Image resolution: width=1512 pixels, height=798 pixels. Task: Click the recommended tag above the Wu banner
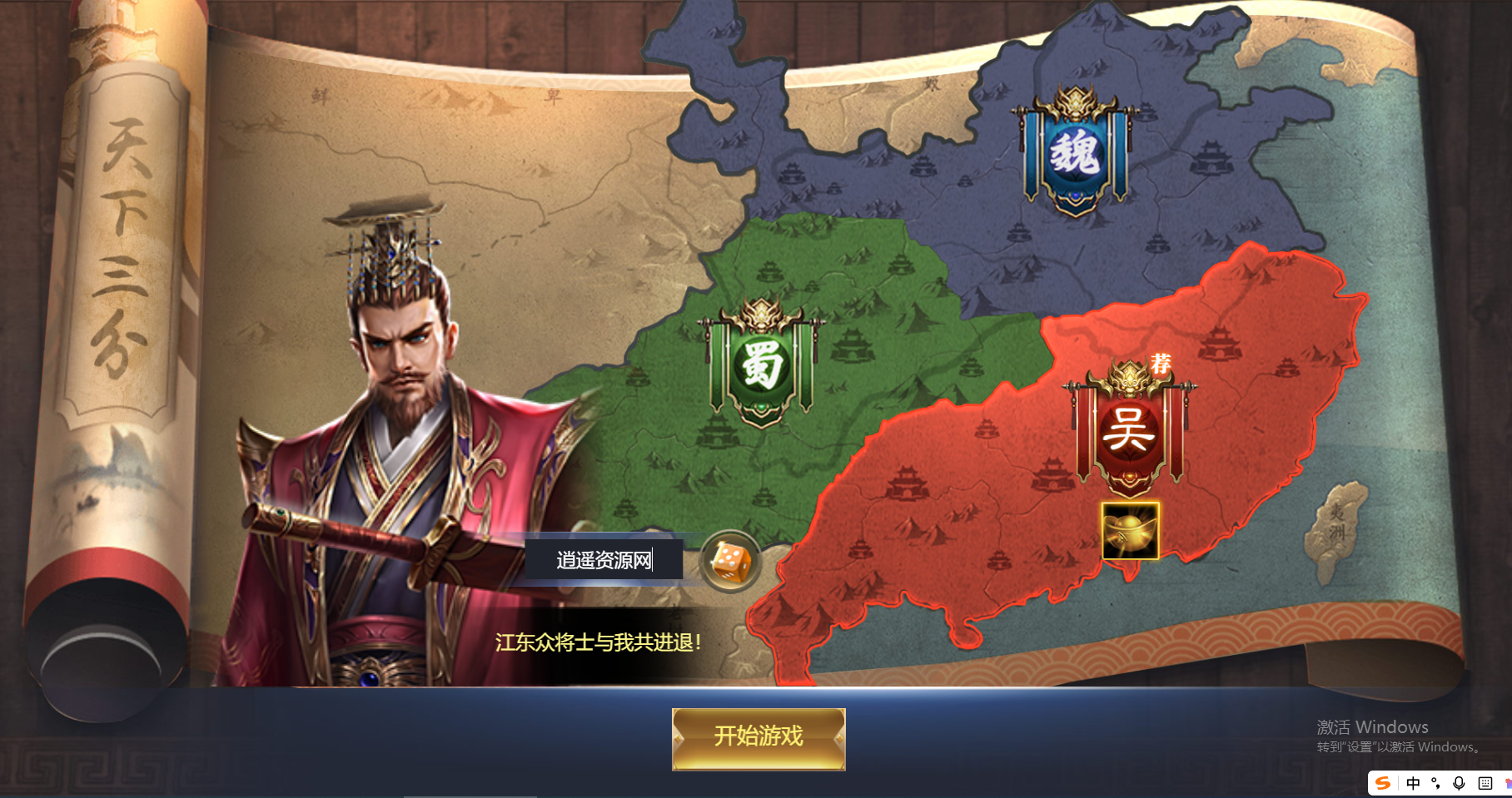click(x=1162, y=364)
